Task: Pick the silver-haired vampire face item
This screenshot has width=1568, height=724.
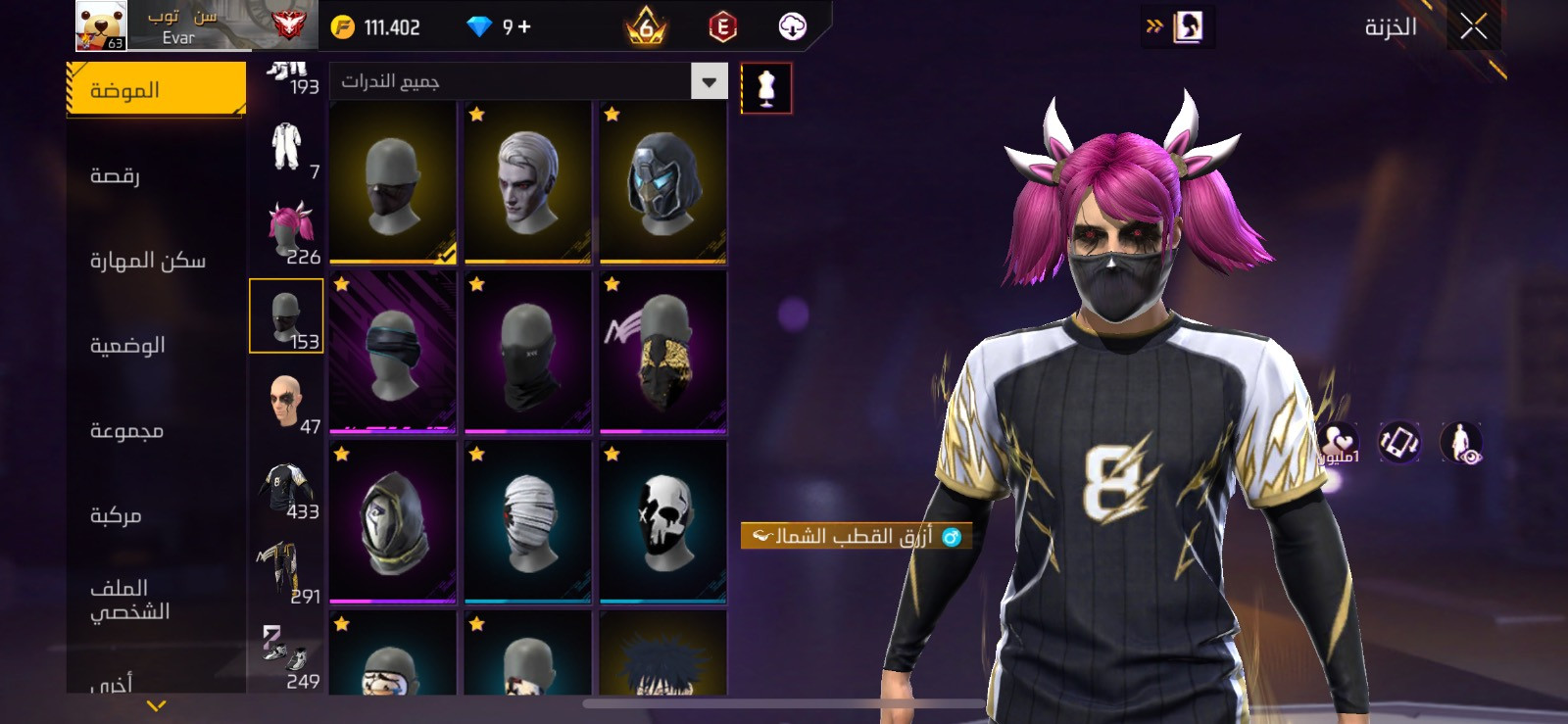Action: coord(528,181)
